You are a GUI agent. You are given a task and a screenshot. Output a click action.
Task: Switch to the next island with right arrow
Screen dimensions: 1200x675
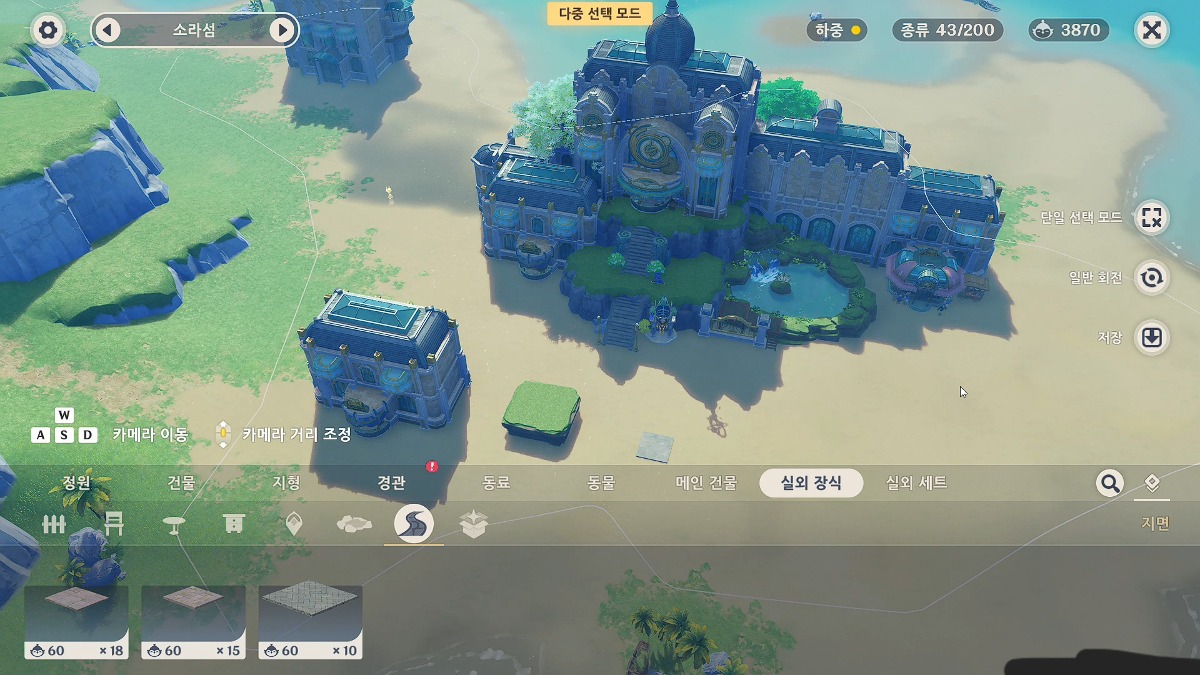pos(282,30)
